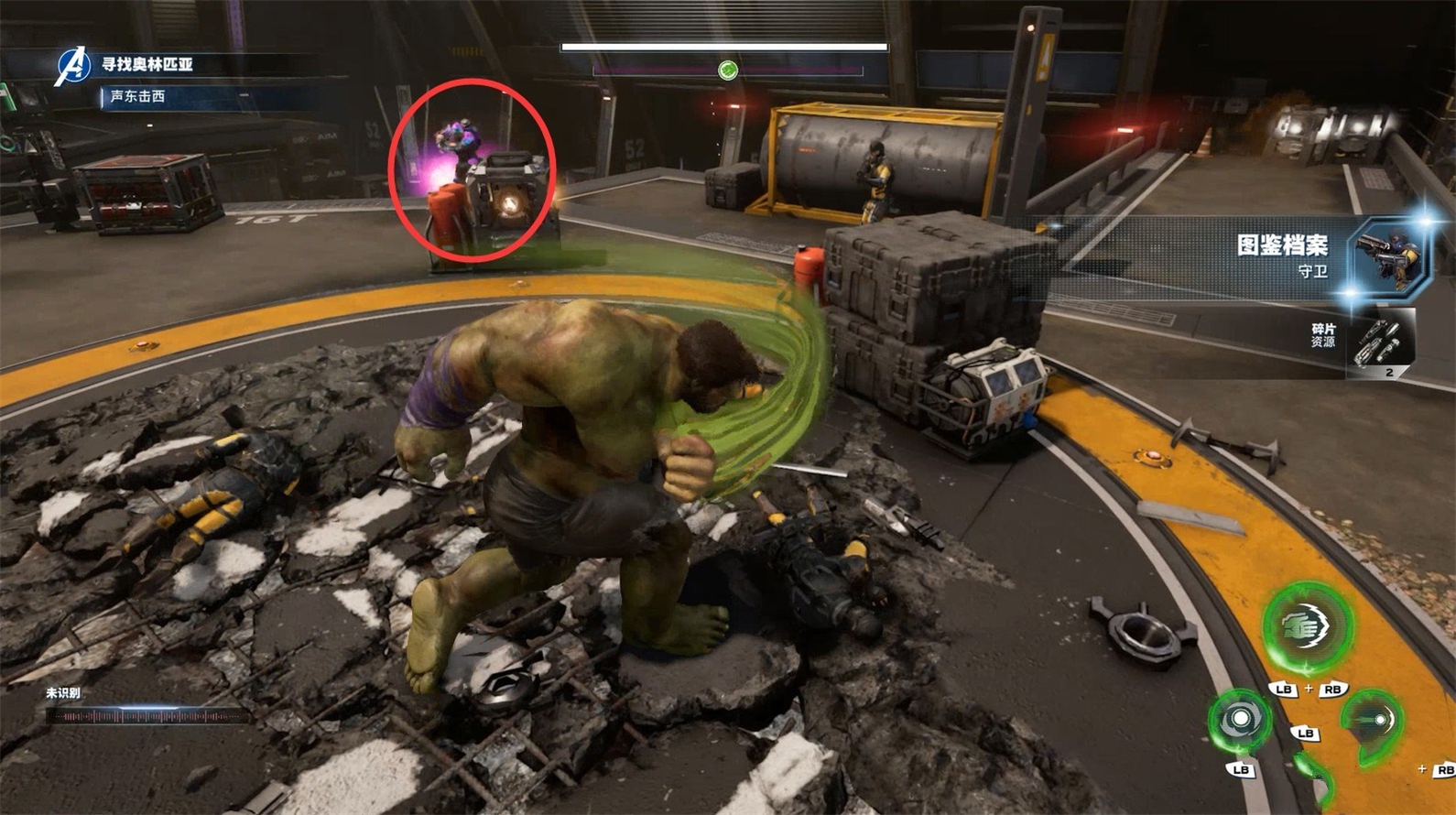The image size is (1456, 815).
Task: Click the 寻找奥林匹亚 mission objective tracker
Action: pyautogui.click(x=147, y=64)
